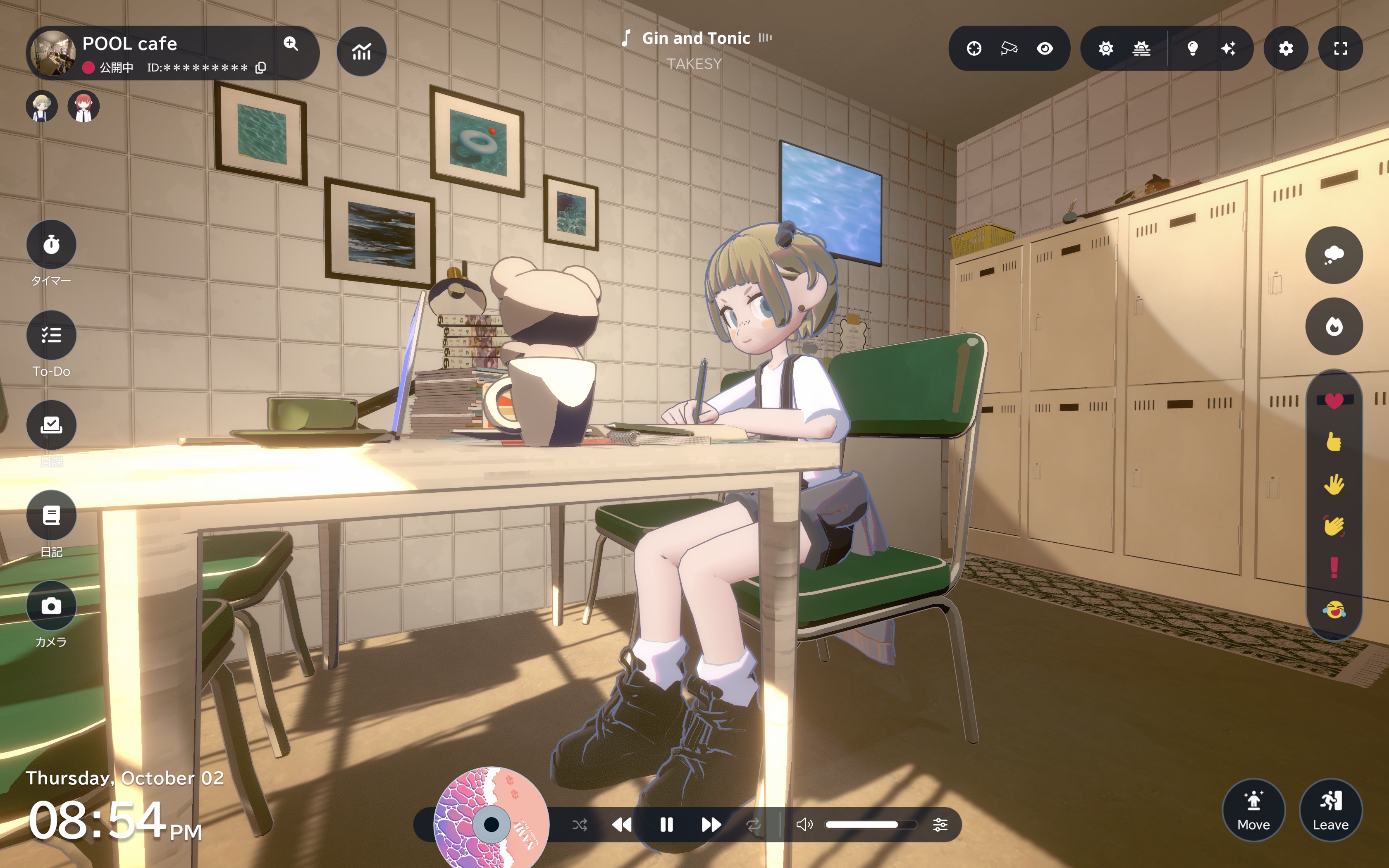The height and width of the screenshot is (868, 1389).
Task: Open the gear settings menu
Action: (1286, 49)
